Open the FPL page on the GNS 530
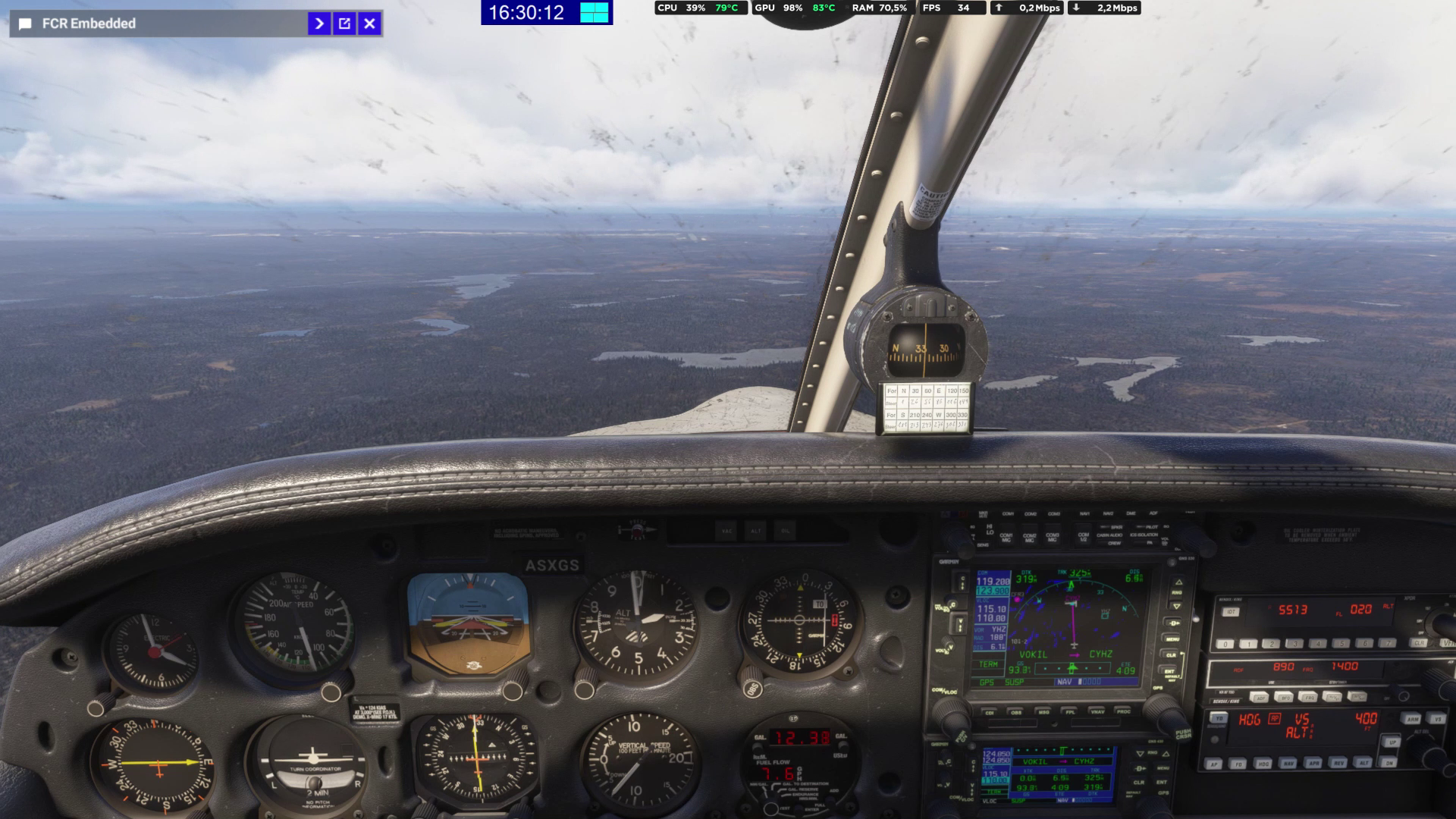Viewport: 1456px width, 819px height. [x=1070, y=713]
